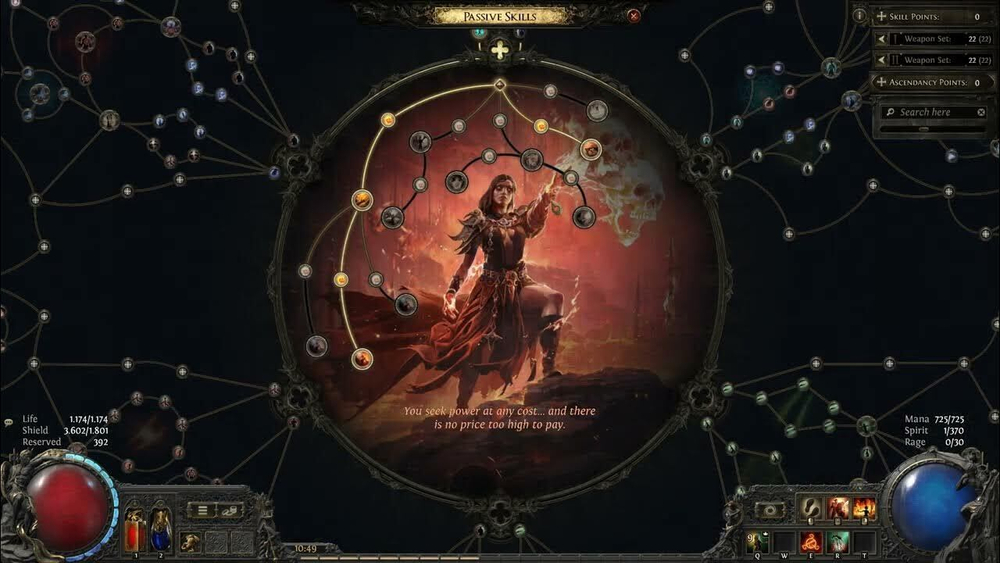The image size is (1000, 563).
Task: Open the coin-stack button beside the menu
Action: [230, 510]
